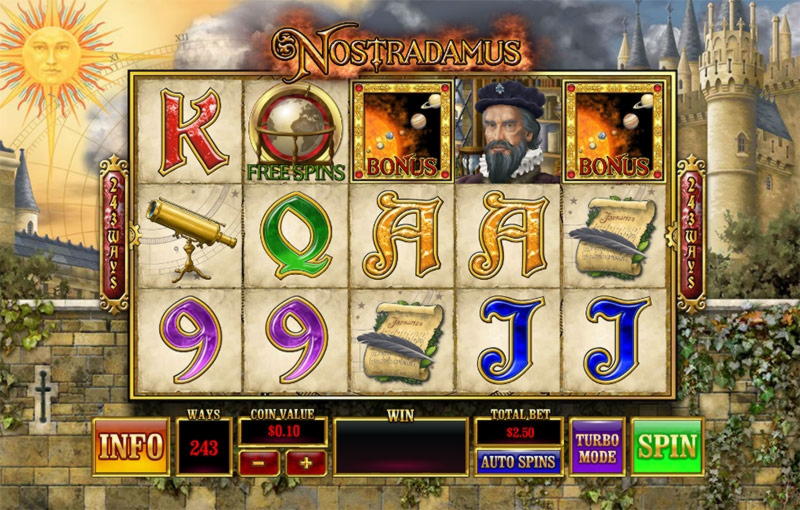The image size is (800, 510).
Task: Toggle Turbo Mode
Action: coord(597,447)
